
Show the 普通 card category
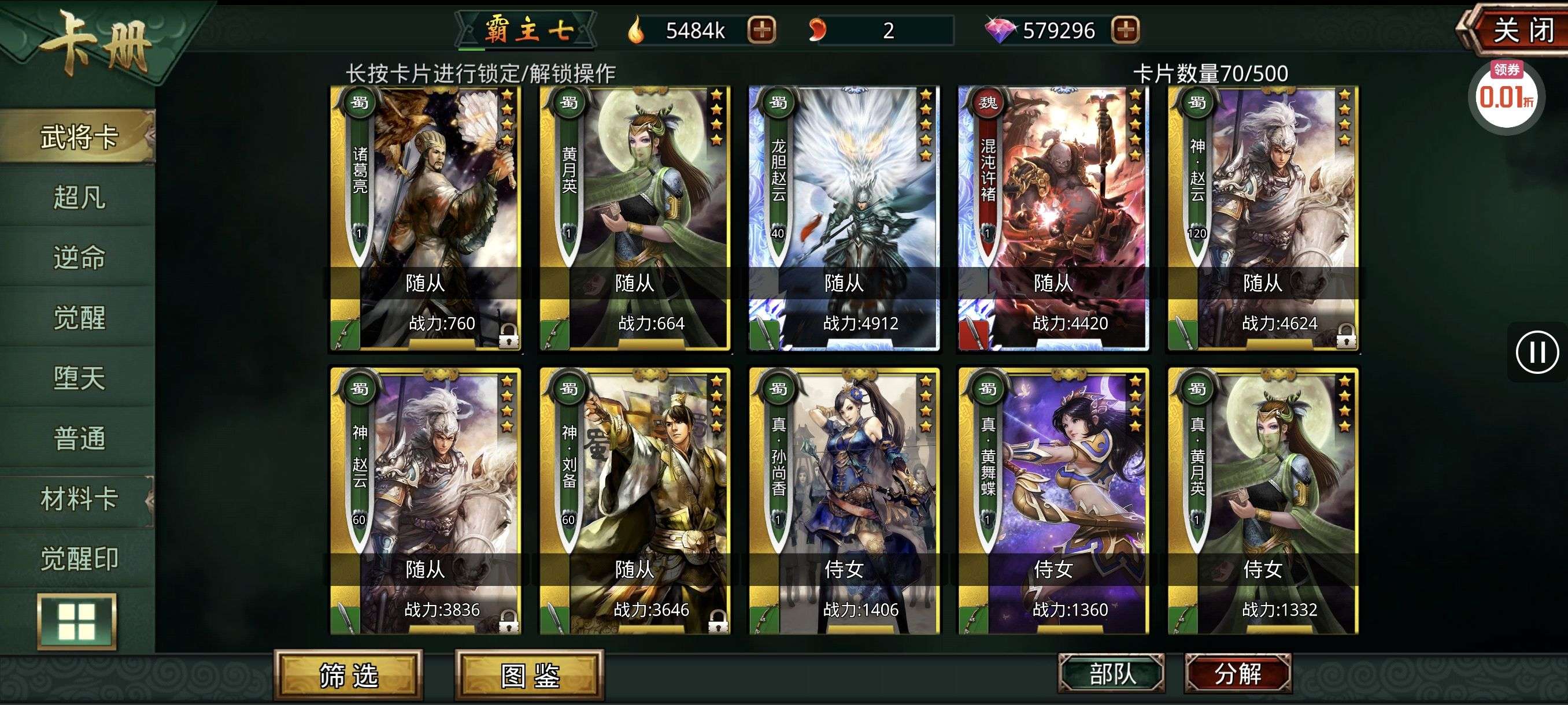pyautogui.click(x=79, y=438)
